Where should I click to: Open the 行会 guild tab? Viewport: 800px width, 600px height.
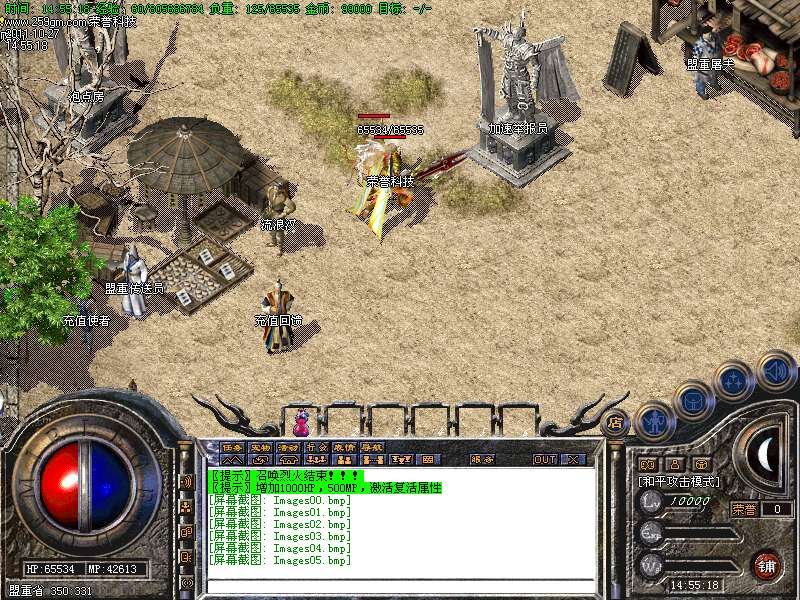316,447
